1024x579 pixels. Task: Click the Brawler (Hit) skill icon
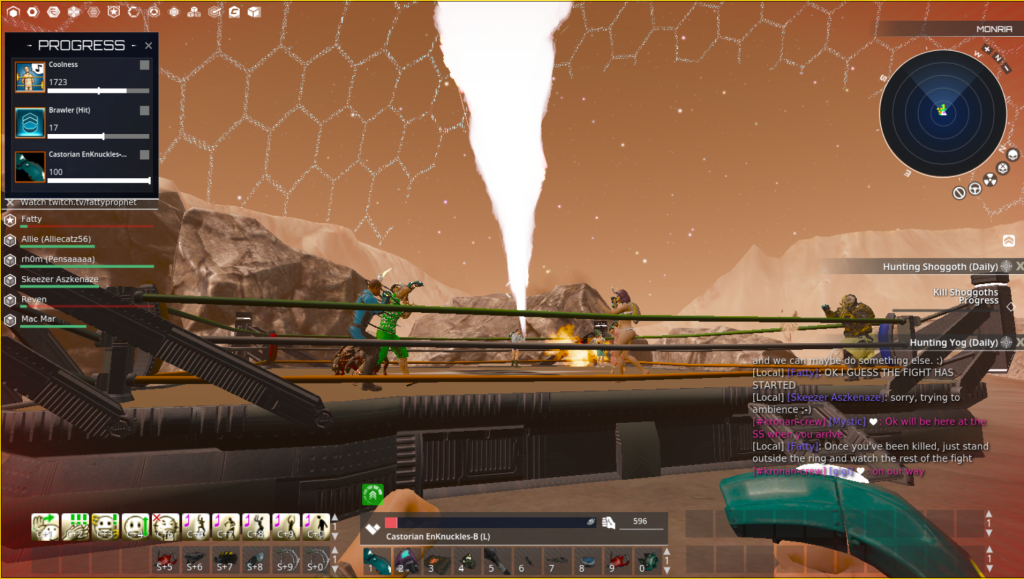pos(30,122)
